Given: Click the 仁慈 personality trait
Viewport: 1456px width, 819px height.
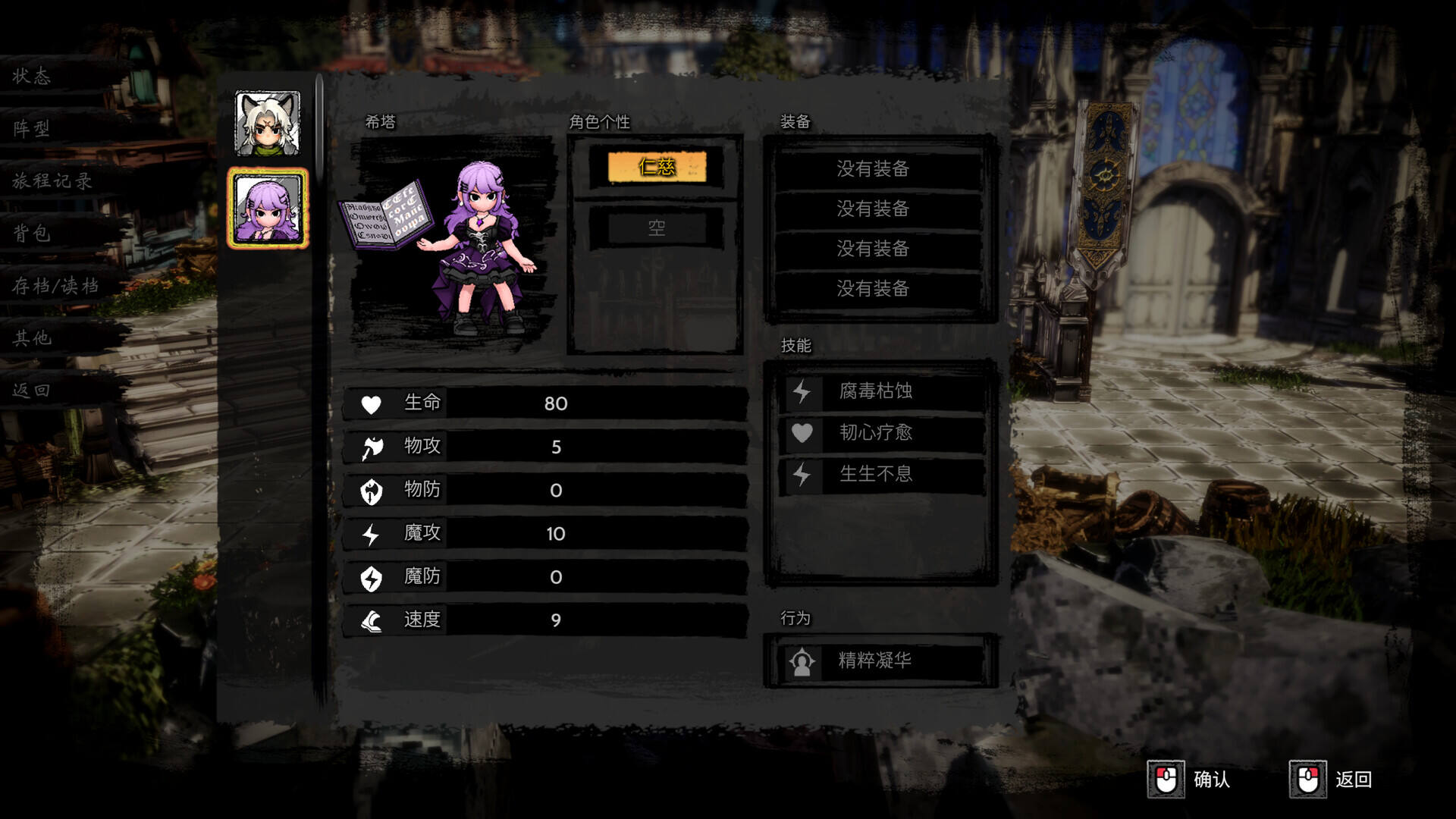Looking at the screenshot, I should 657,167.
